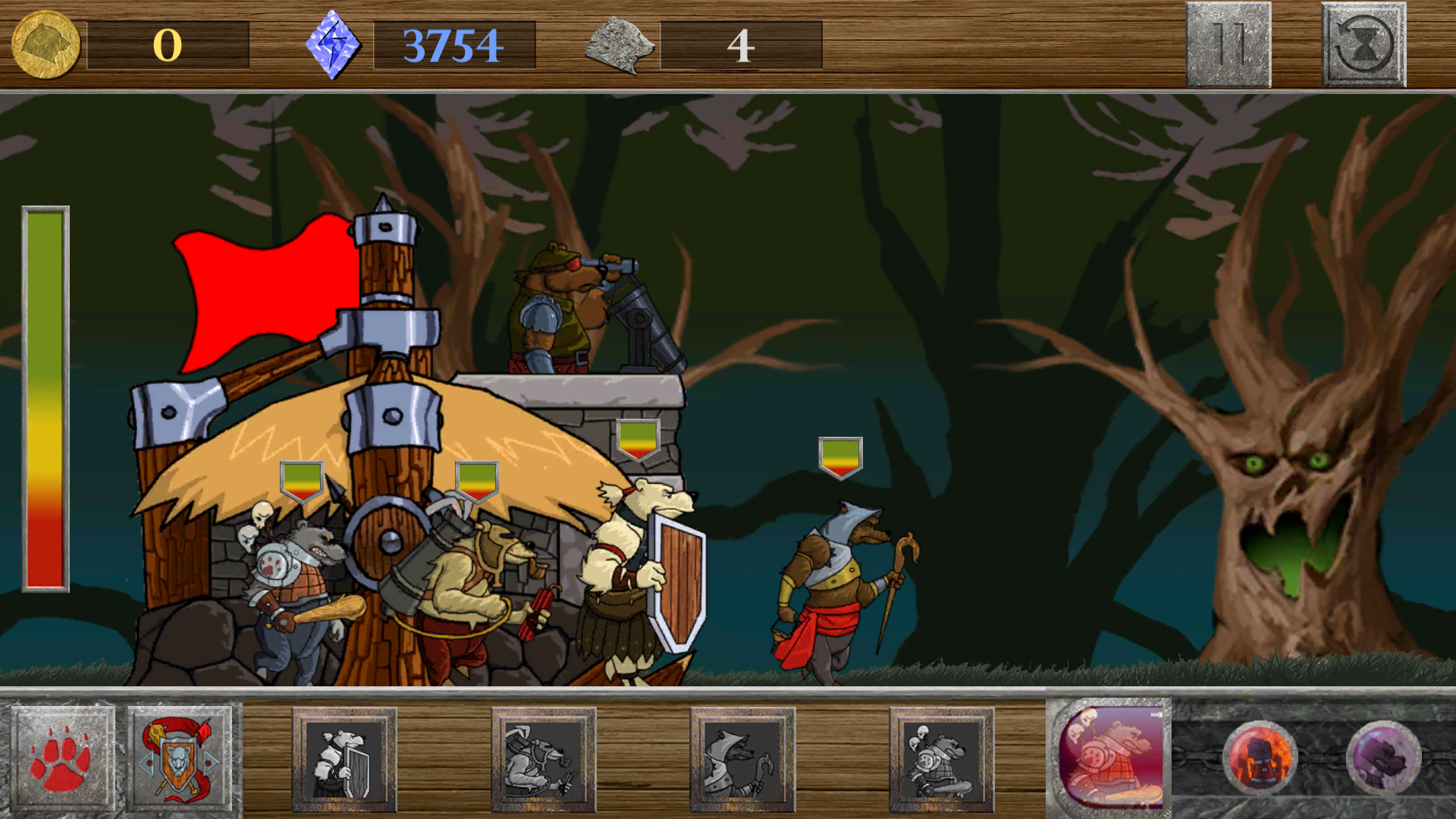Image resolution: width=1456 pixels, height=819 pixels.
Task: Click the gold coin resource icon
Action: pyautogui.click(x=44, y=44)
